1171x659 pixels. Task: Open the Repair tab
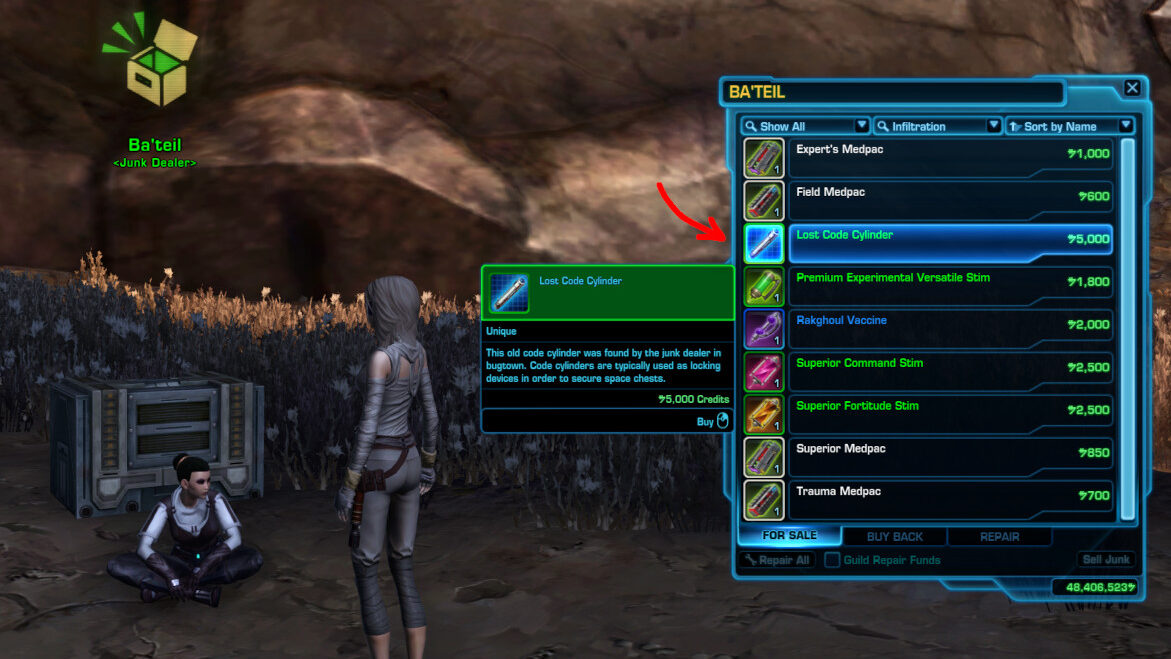click(x=999, y=536)
